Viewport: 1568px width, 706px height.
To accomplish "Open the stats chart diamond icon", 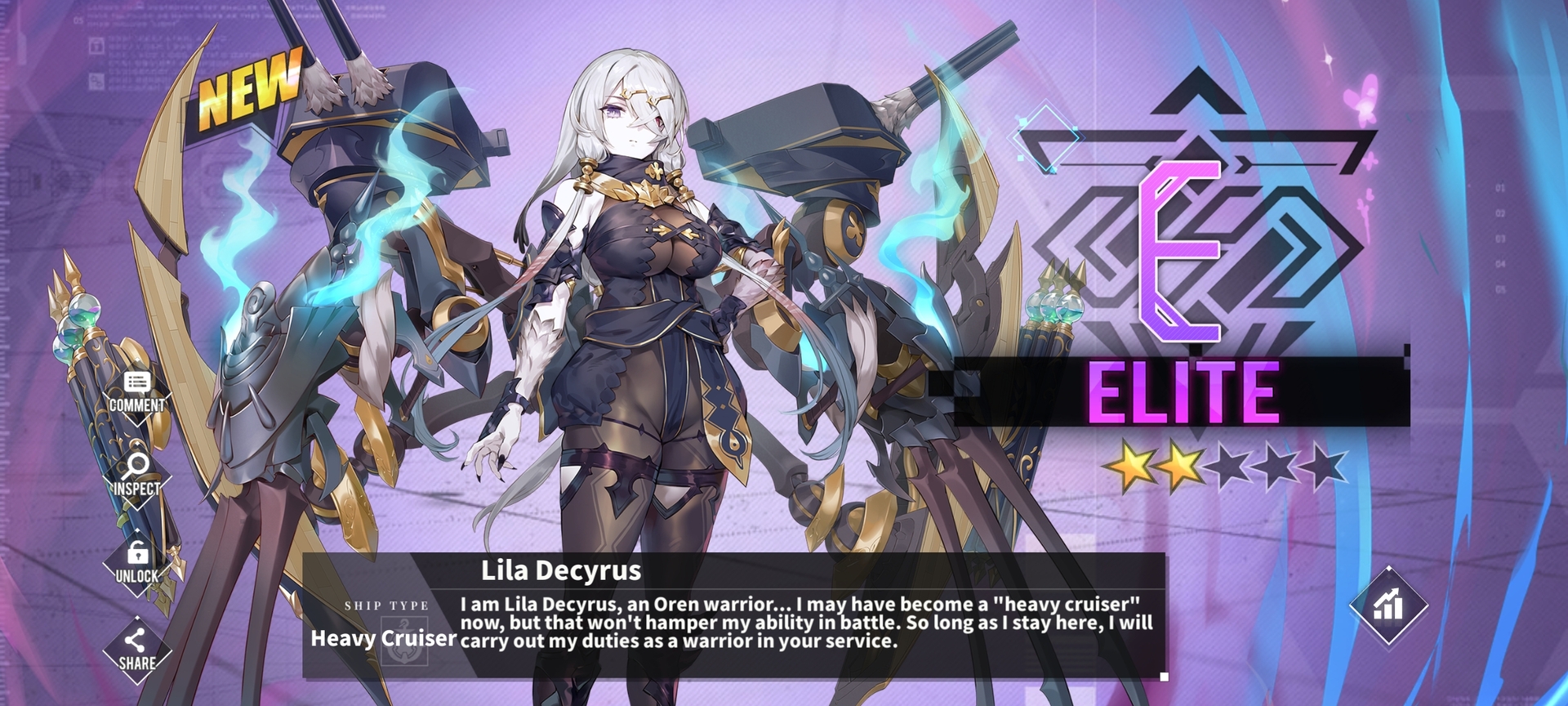I will tap(1388, 605).
